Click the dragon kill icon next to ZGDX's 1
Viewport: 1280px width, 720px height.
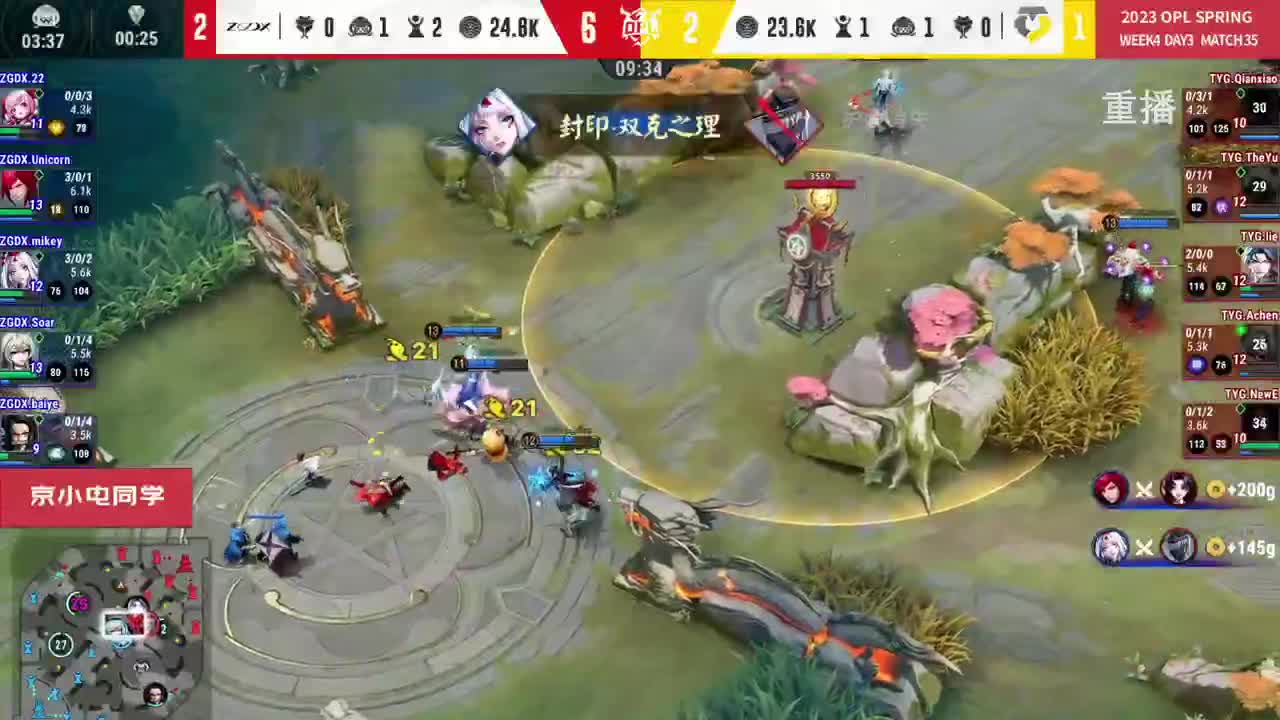(x=362, y=27)
